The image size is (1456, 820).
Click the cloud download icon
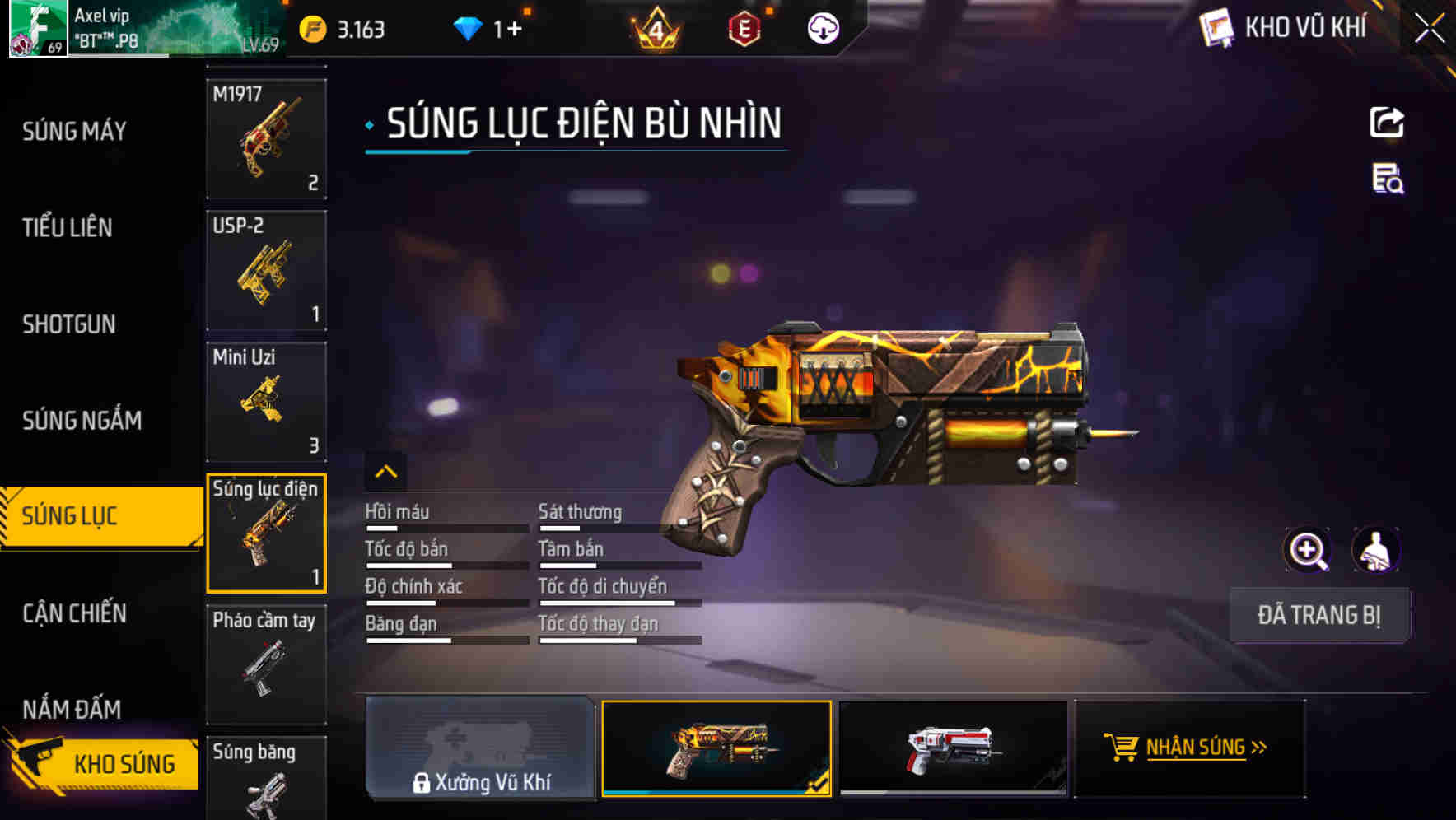[823, 27]
